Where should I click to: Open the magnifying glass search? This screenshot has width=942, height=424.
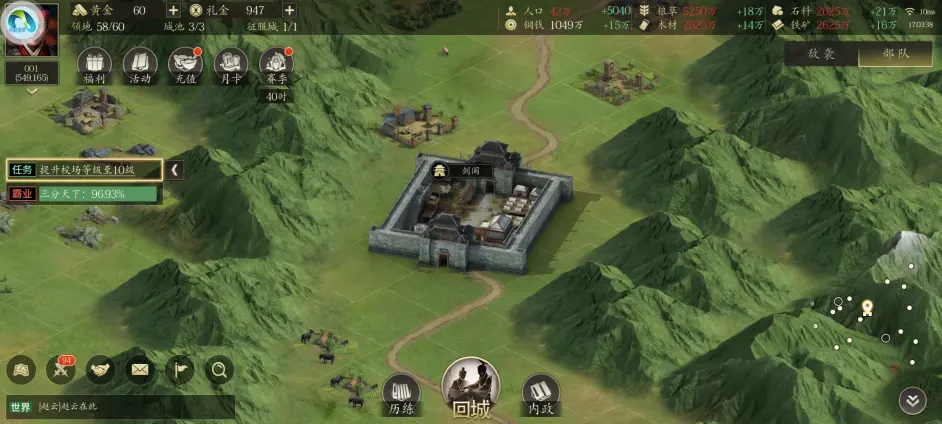(219, 371)
